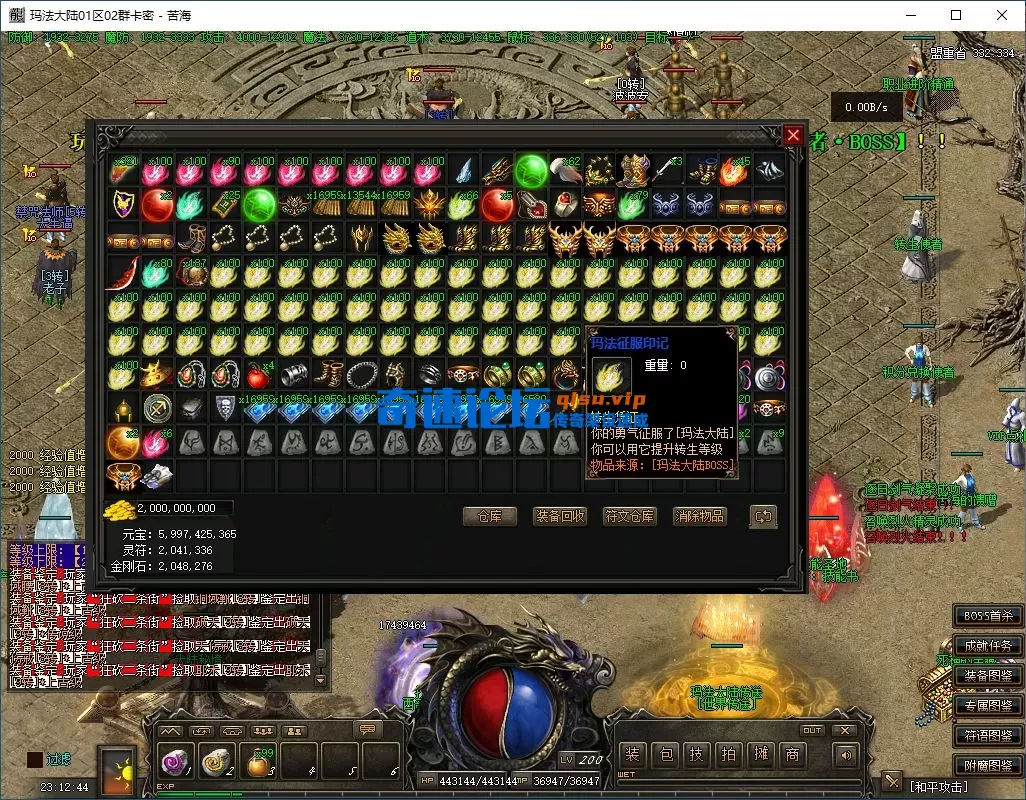This screenshot has height=800, width=1026.
Task: Use the purple scroll in hotbar slot 1
Action: point(174,765)
